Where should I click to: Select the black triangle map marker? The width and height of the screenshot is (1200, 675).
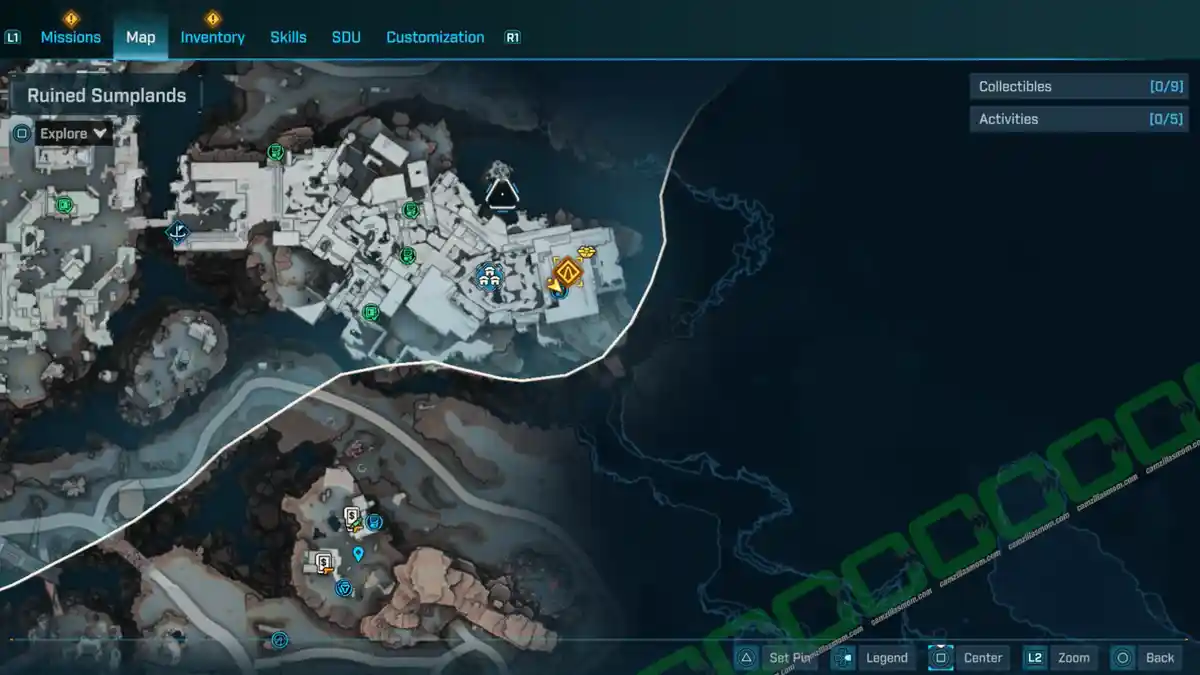coord(499,190)
